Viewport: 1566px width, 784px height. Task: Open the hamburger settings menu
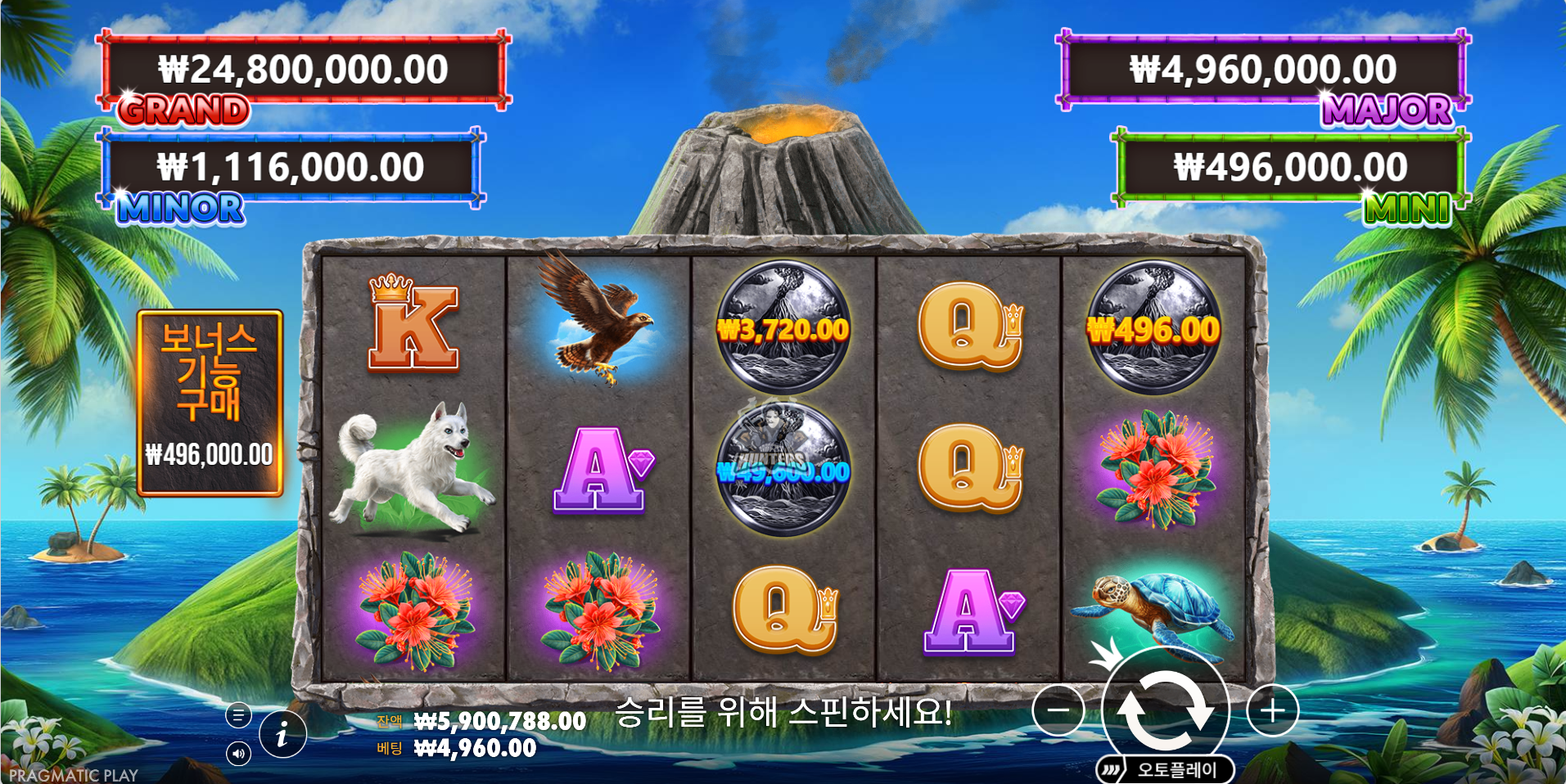(x=238, y=716)
